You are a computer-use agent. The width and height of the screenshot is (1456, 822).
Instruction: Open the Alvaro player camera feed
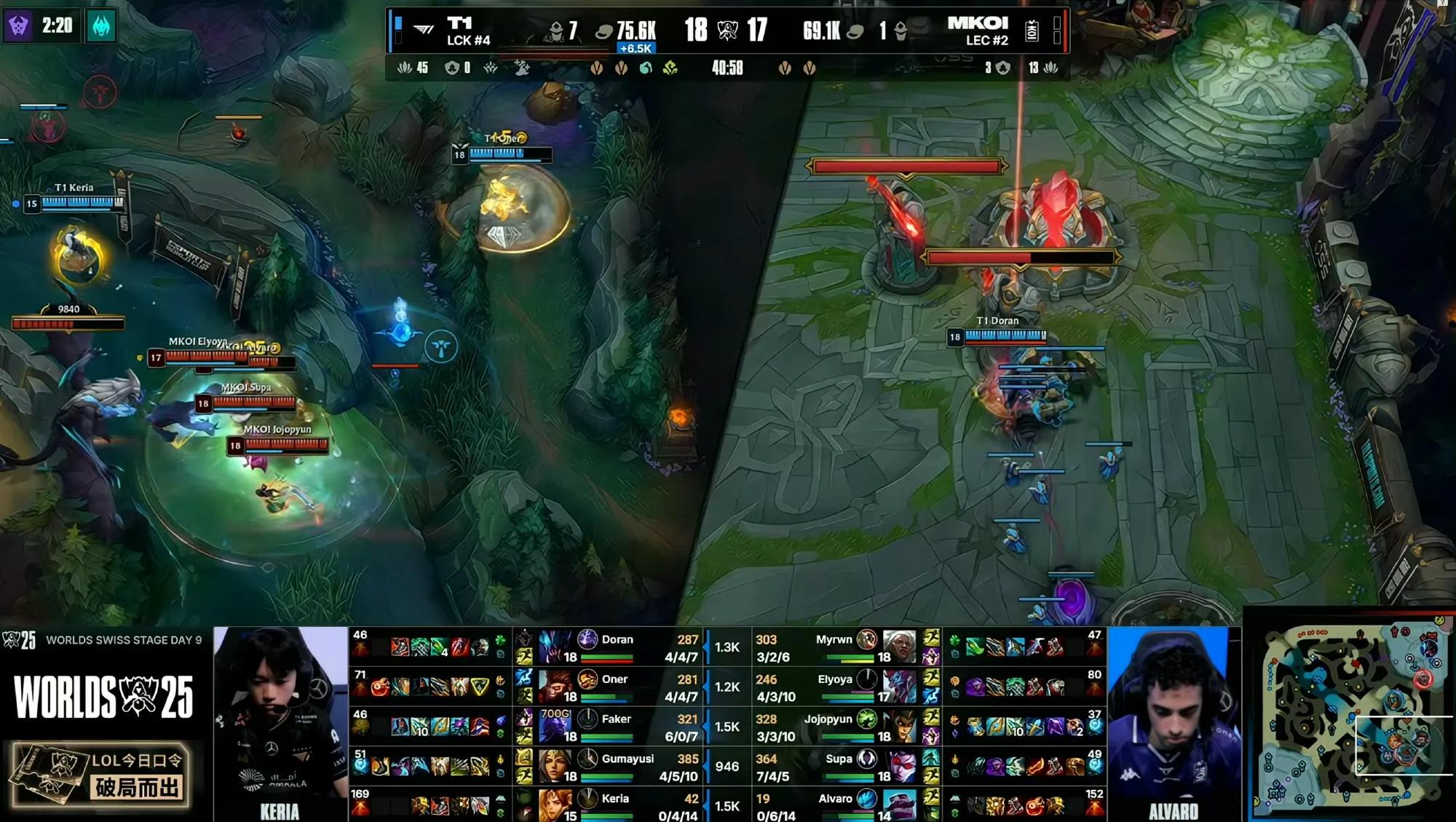point(1173,721)
